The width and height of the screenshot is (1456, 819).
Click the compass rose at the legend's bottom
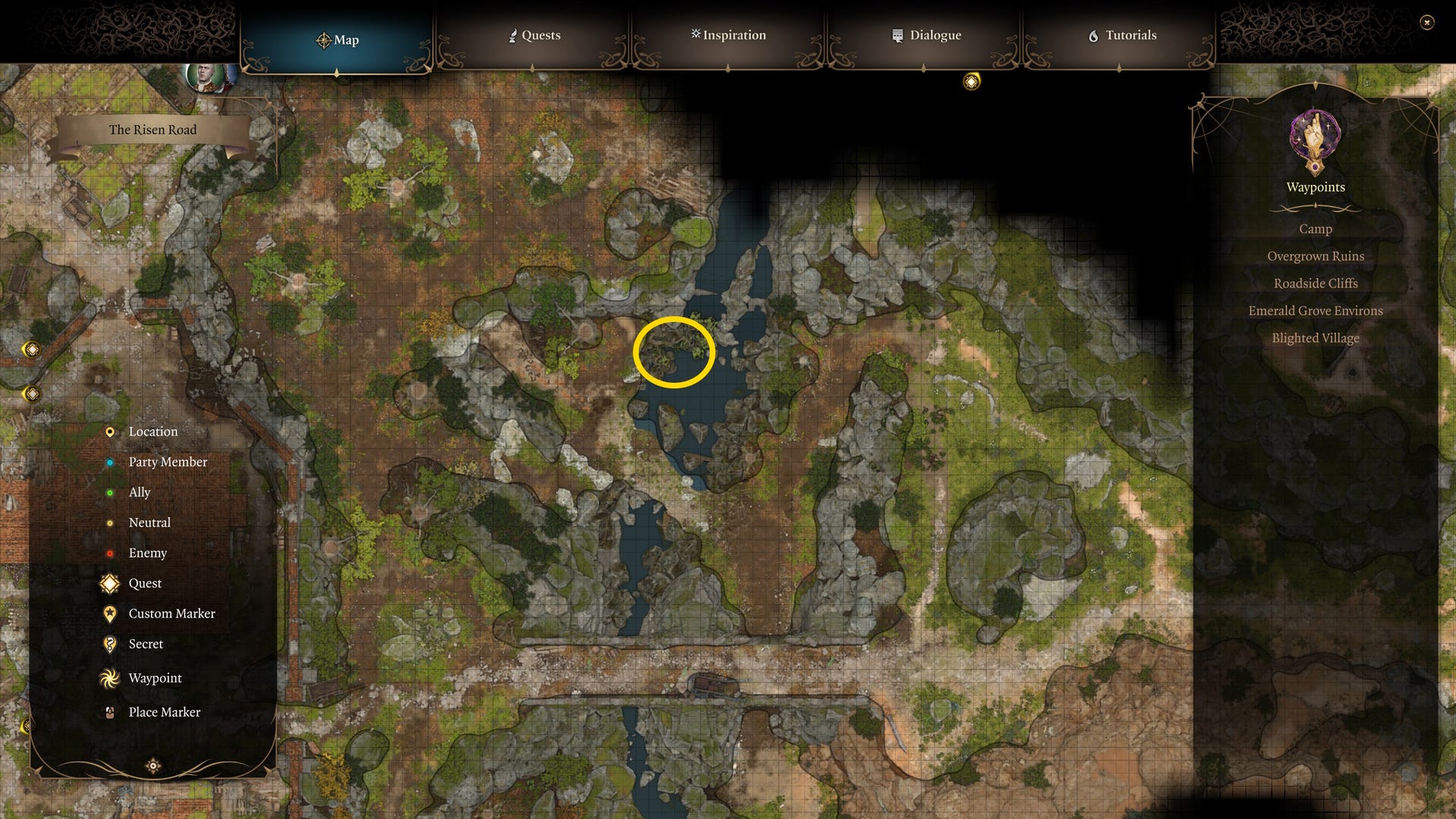(x=153, y=767)
